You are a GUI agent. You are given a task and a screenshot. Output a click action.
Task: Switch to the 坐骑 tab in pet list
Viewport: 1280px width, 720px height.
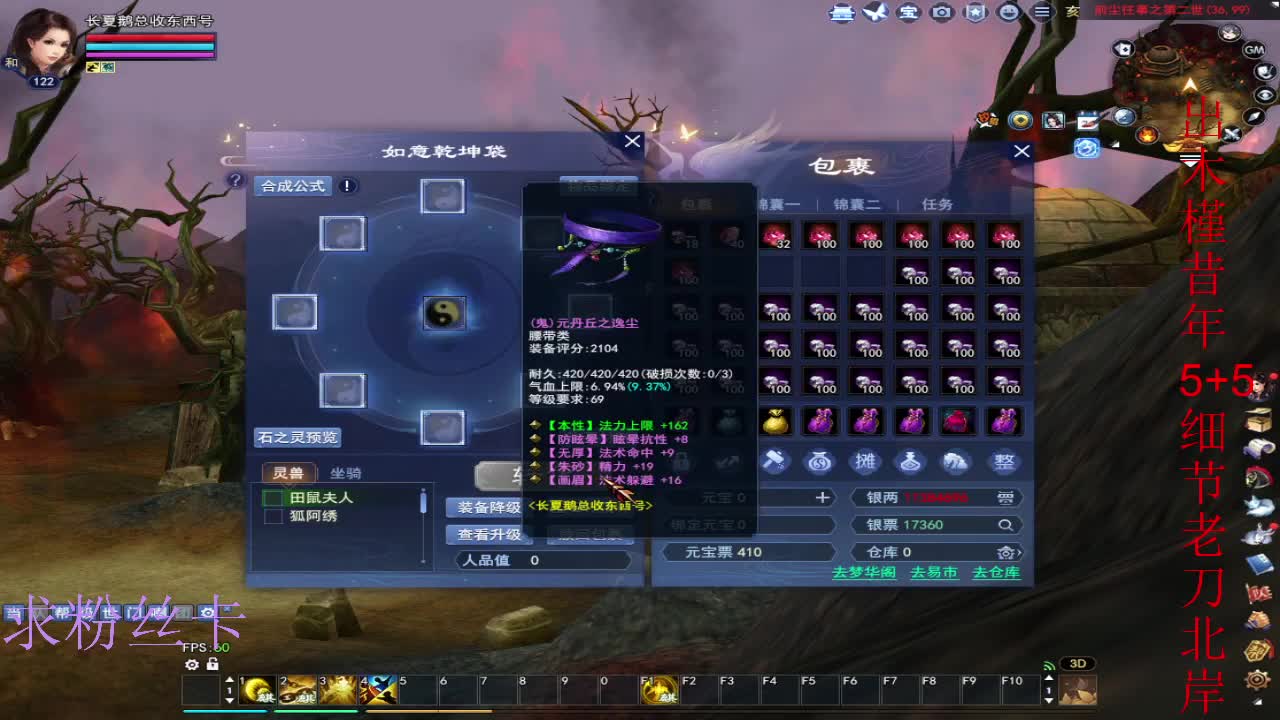pyautogui.click(x=345, y=473)
